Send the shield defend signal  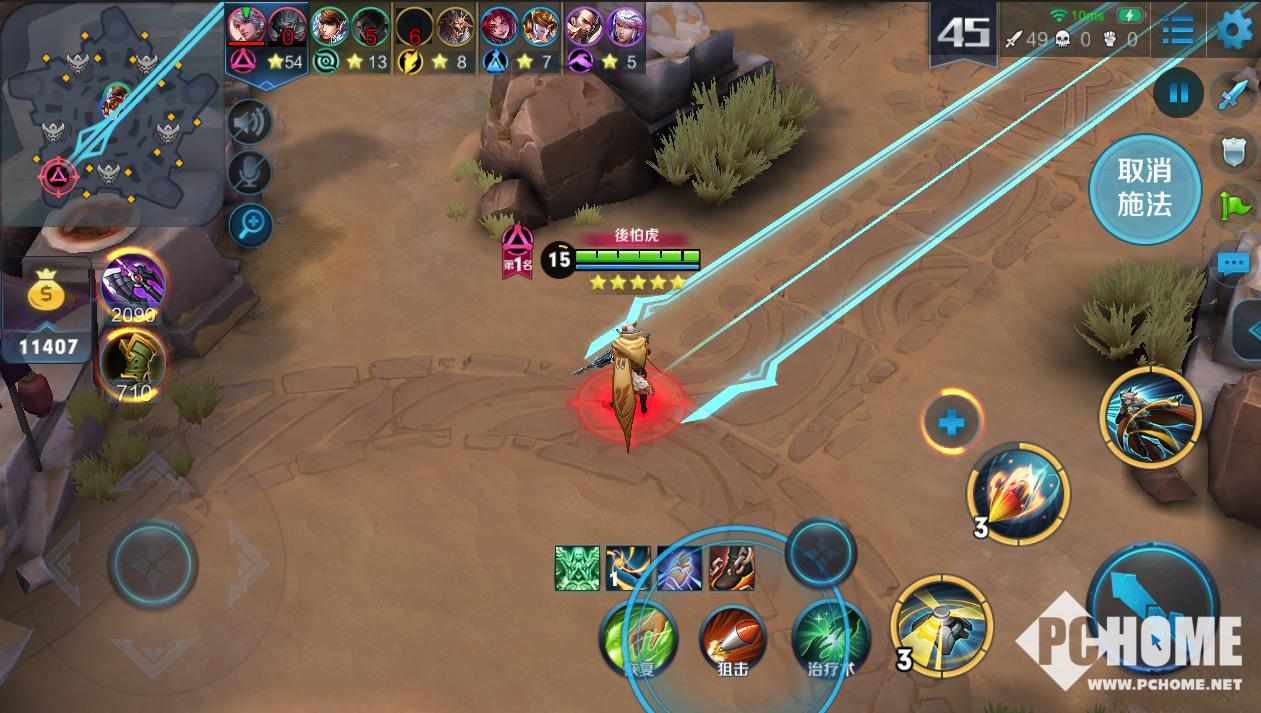pos(1236,151)
